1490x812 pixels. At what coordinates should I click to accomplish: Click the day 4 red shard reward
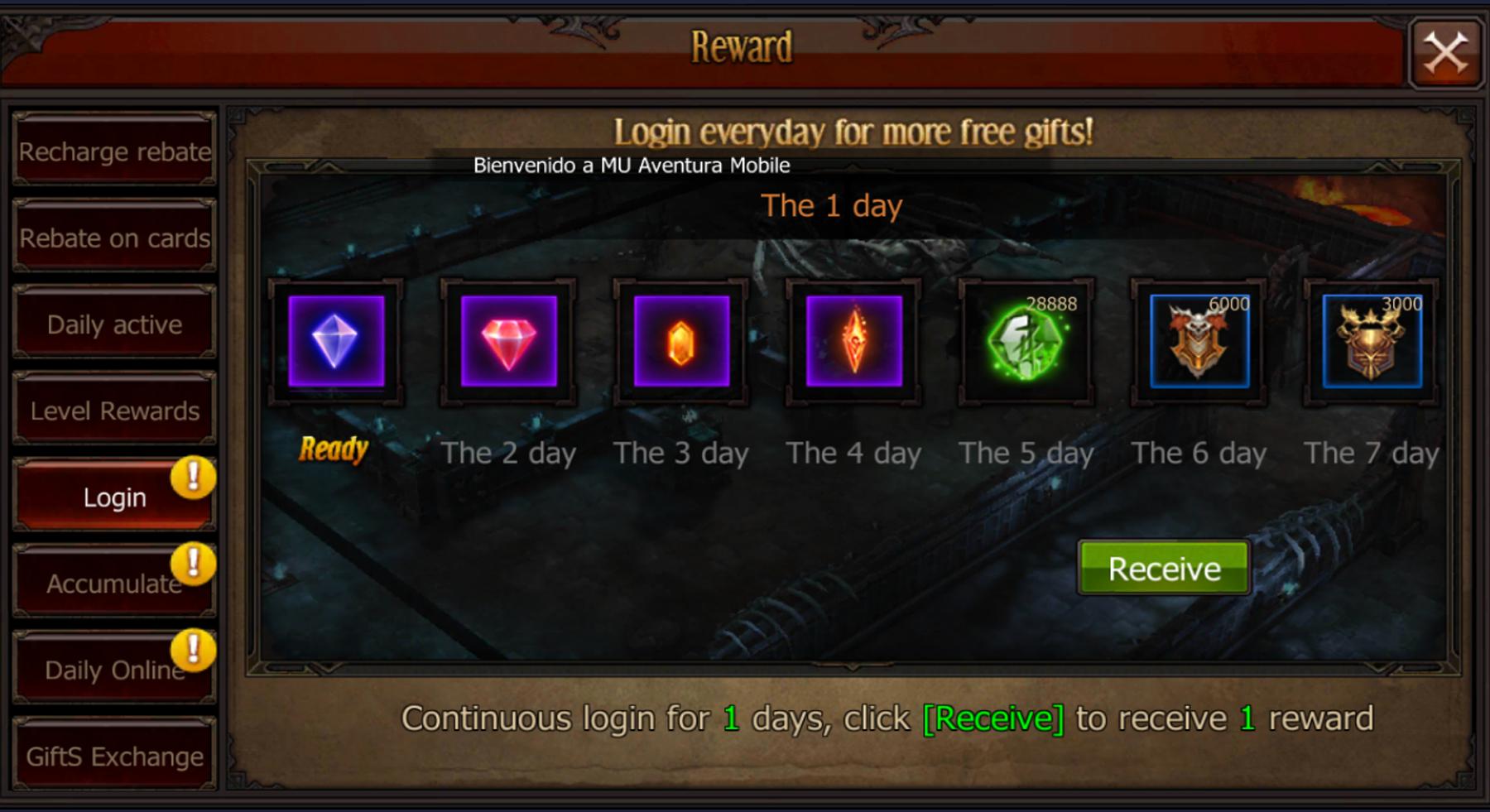854,343
